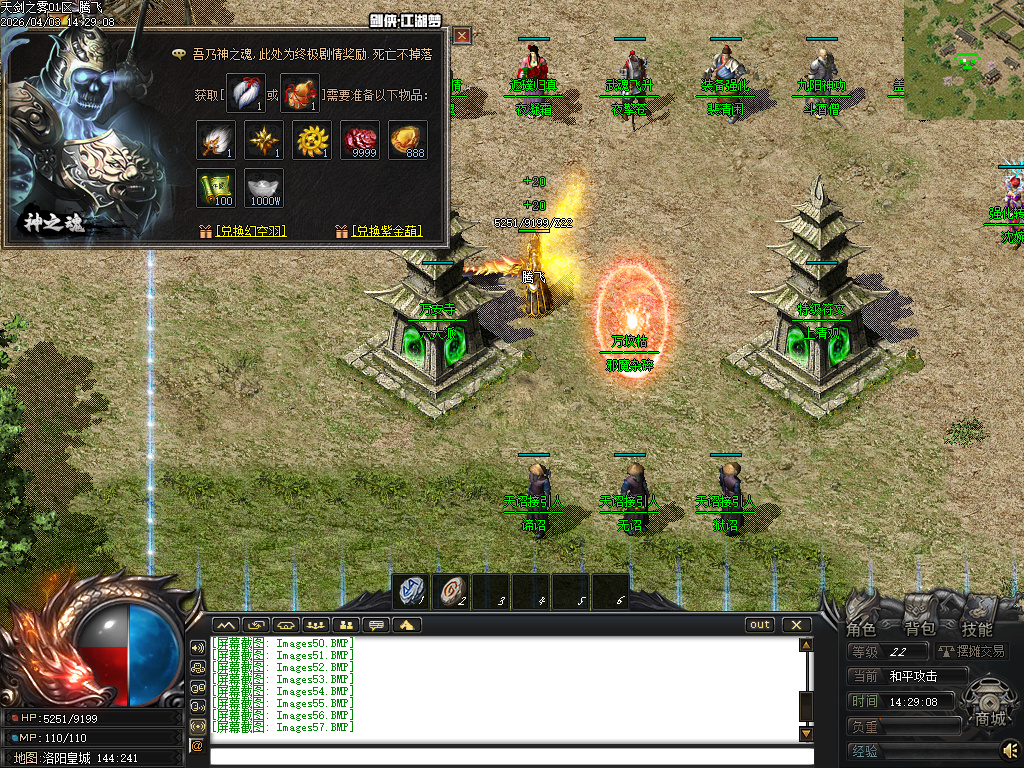
Task: Toggle the sound speaker icon
Action: click(x=1010, y=748)
